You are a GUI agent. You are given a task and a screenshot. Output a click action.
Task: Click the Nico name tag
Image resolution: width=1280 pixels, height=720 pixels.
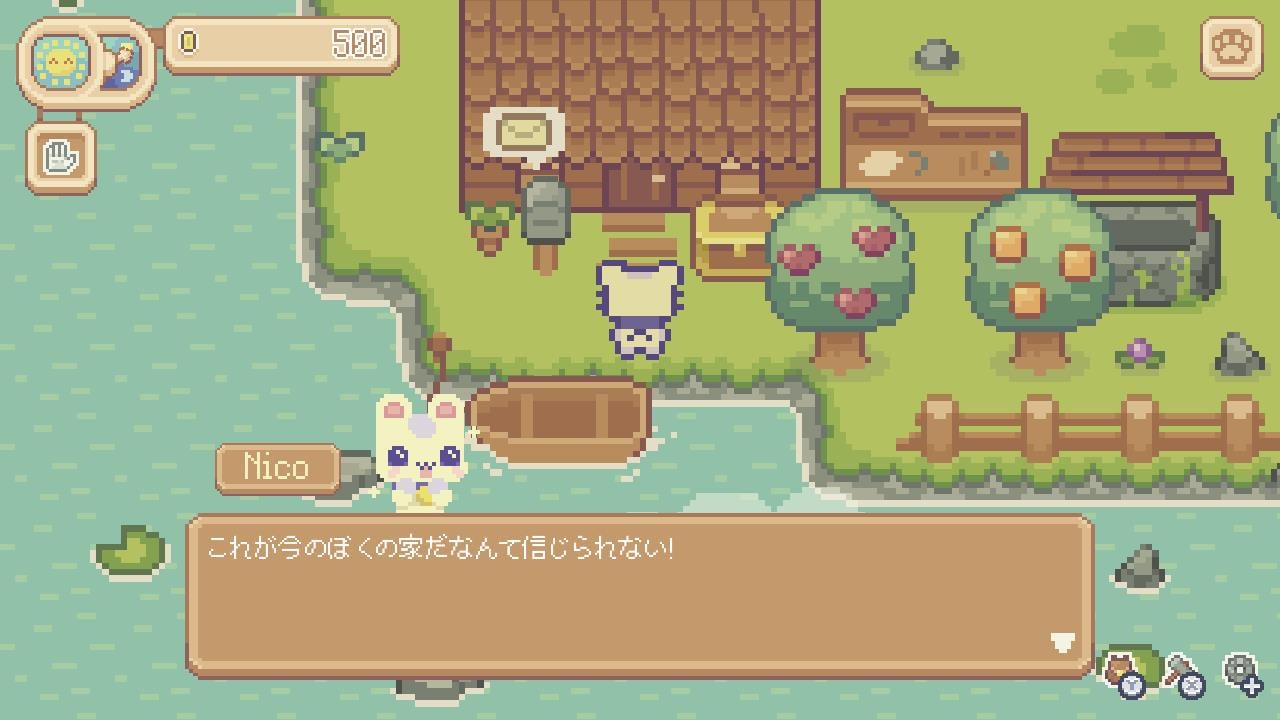tap(275, 467)
